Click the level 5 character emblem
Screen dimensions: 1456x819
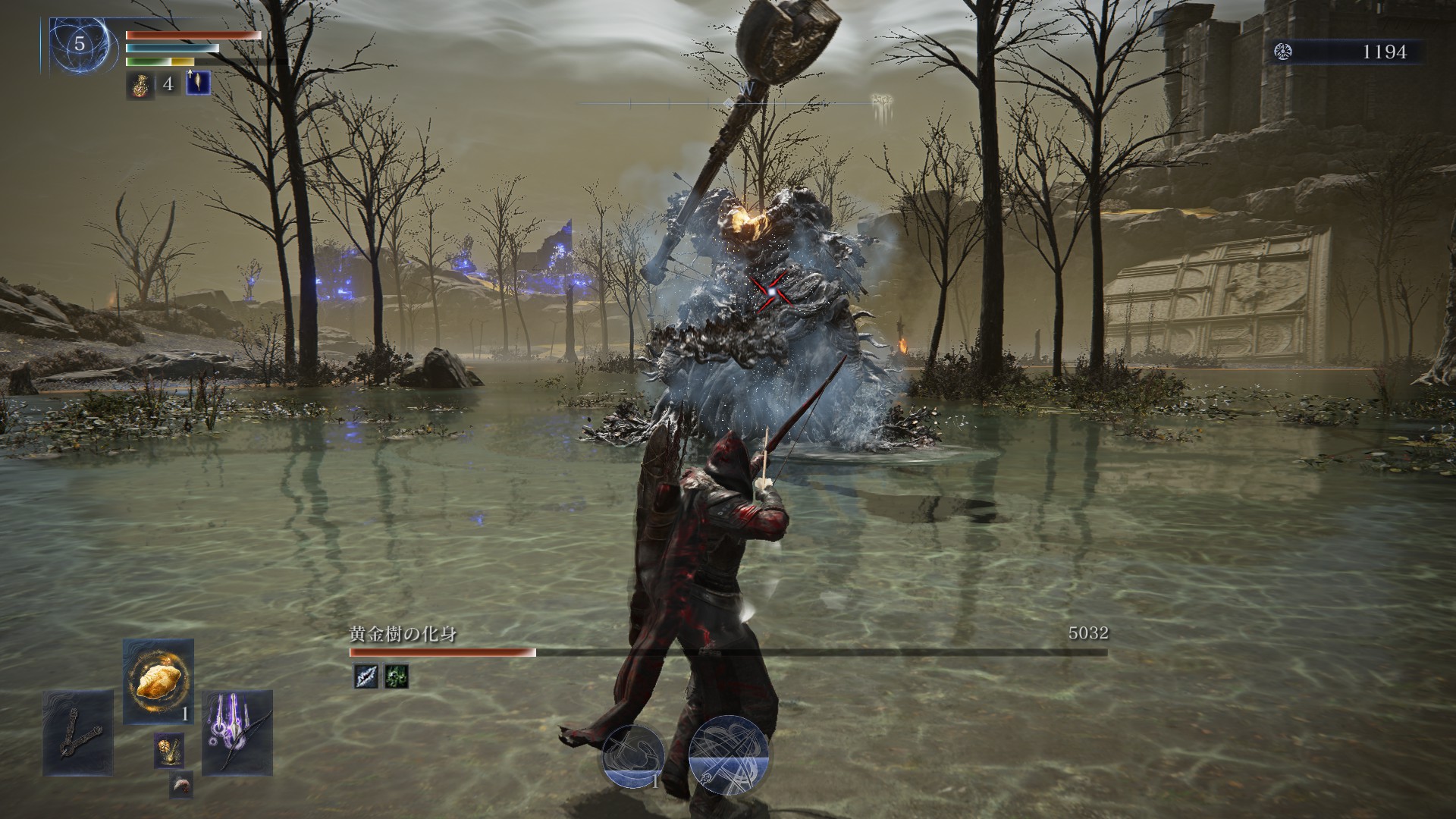tap(80, 45)
